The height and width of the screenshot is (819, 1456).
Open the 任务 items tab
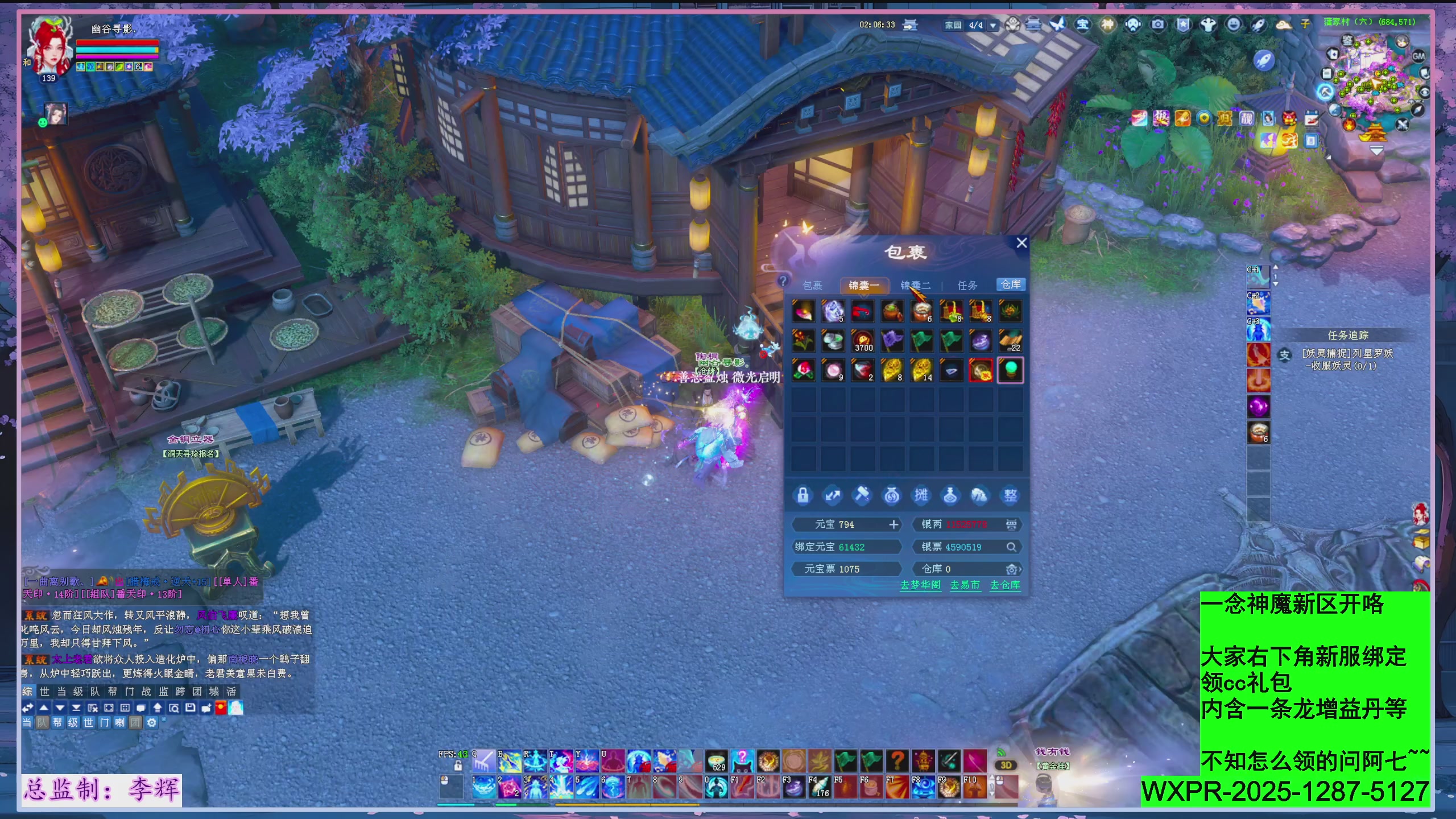click(x=967, y=286)
